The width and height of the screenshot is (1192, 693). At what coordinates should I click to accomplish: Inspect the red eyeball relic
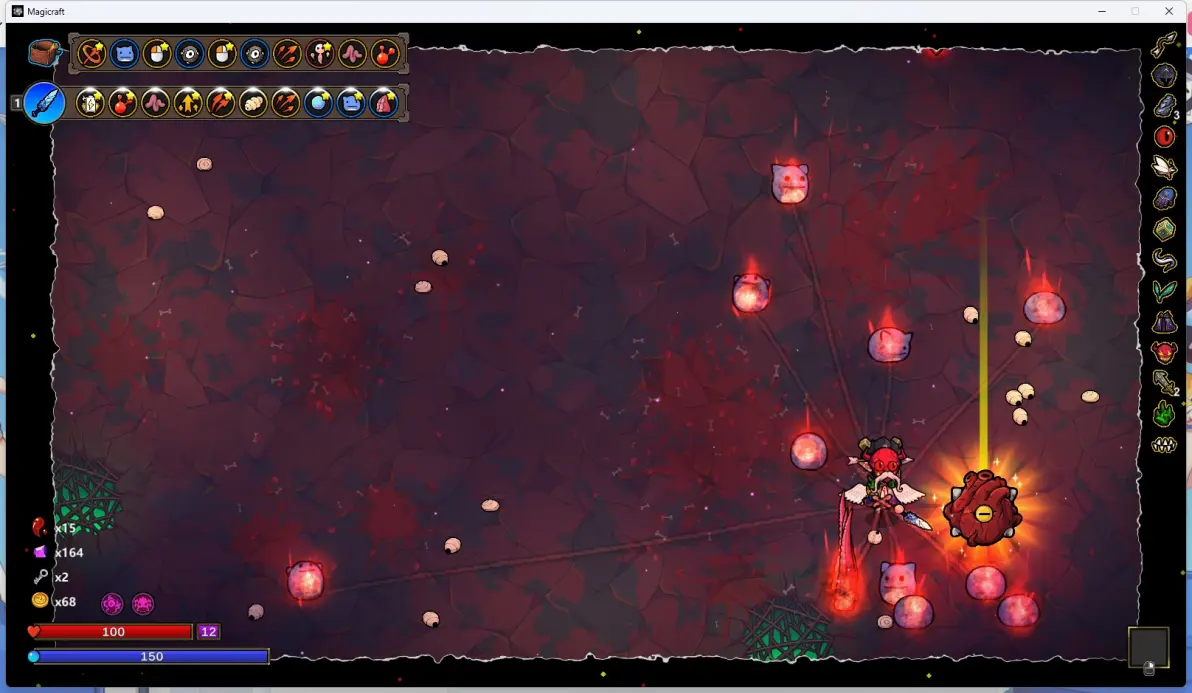pos(1164,136)
